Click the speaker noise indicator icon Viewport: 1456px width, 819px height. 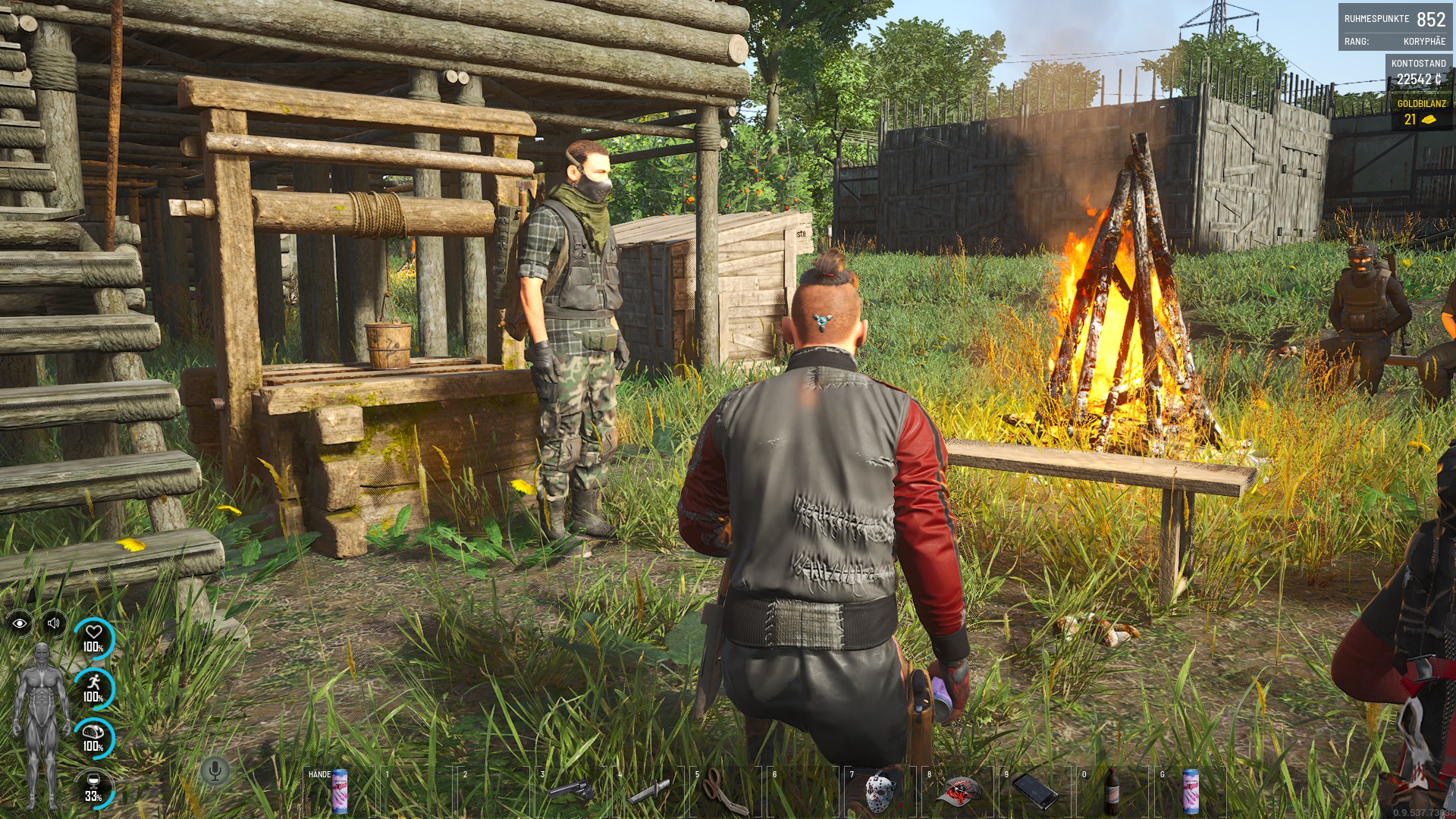coord(54,623)
